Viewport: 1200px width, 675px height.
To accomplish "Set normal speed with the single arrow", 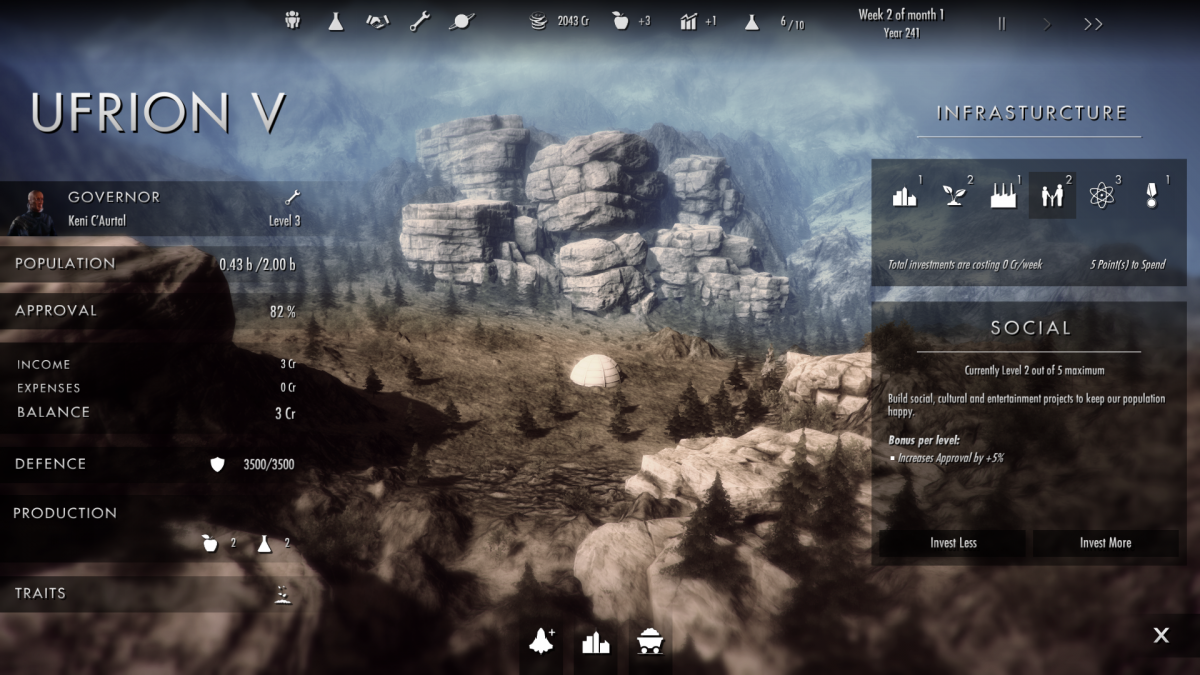I will tap(1047, 24).
